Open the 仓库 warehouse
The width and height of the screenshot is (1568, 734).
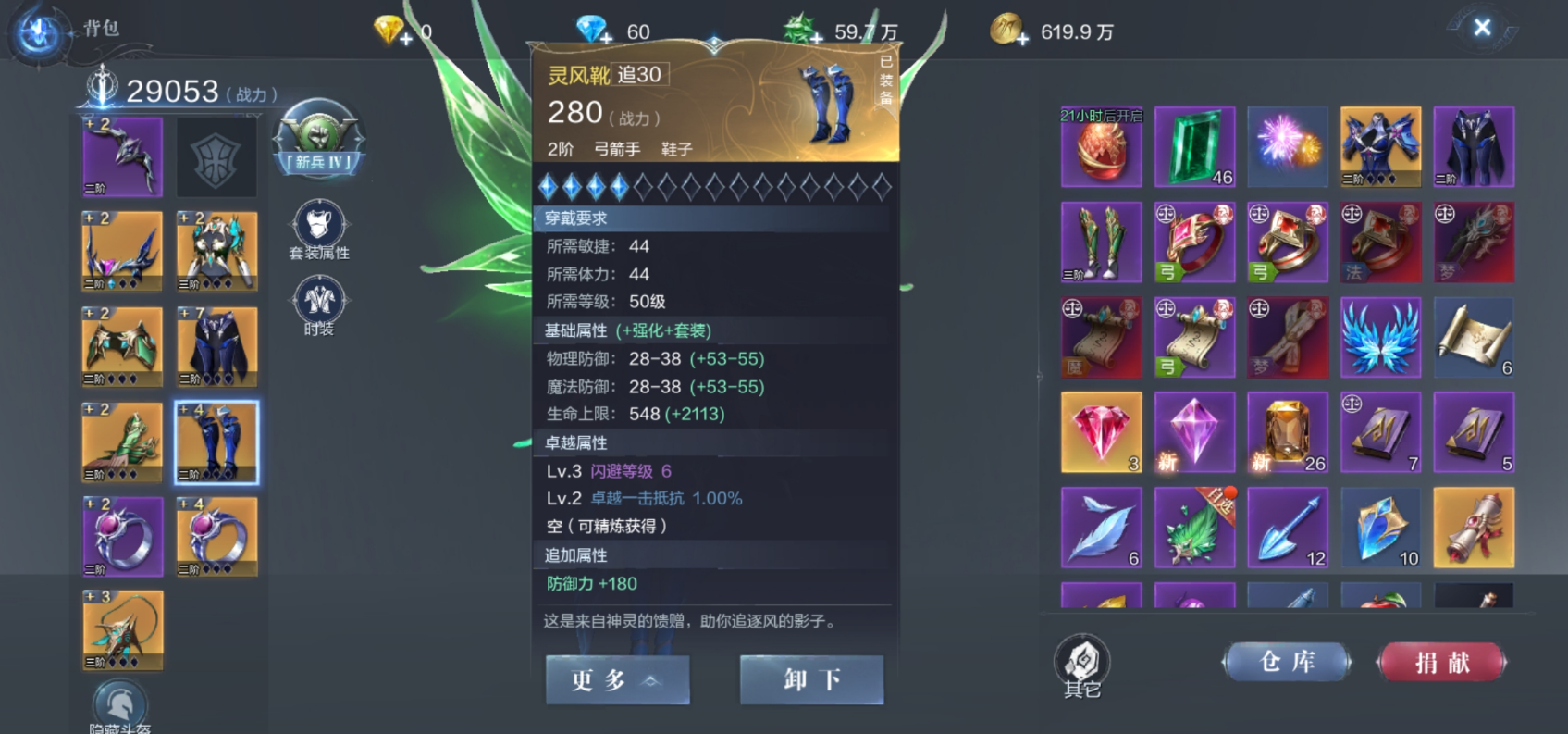1287,661
